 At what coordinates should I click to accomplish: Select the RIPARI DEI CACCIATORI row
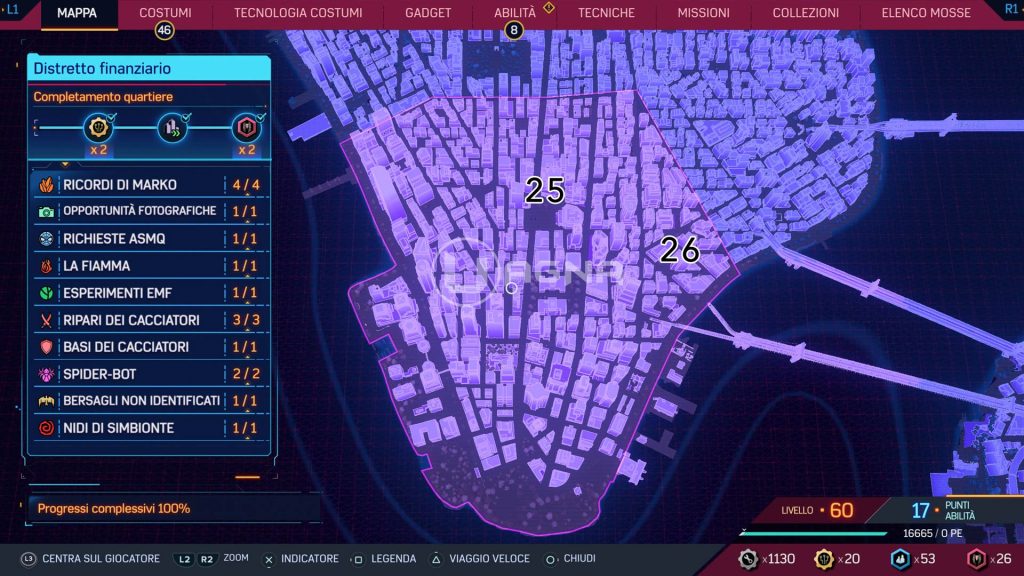[148, 320]
